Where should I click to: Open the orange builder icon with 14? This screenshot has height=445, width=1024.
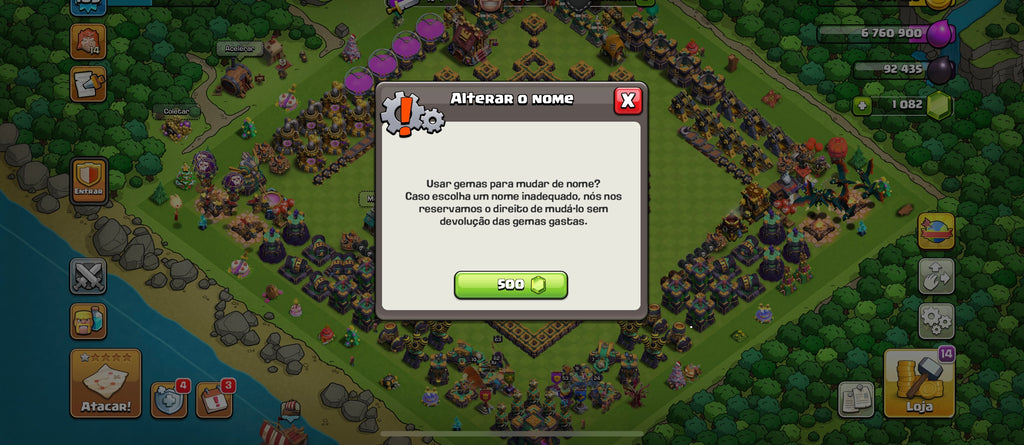point(88,42)
